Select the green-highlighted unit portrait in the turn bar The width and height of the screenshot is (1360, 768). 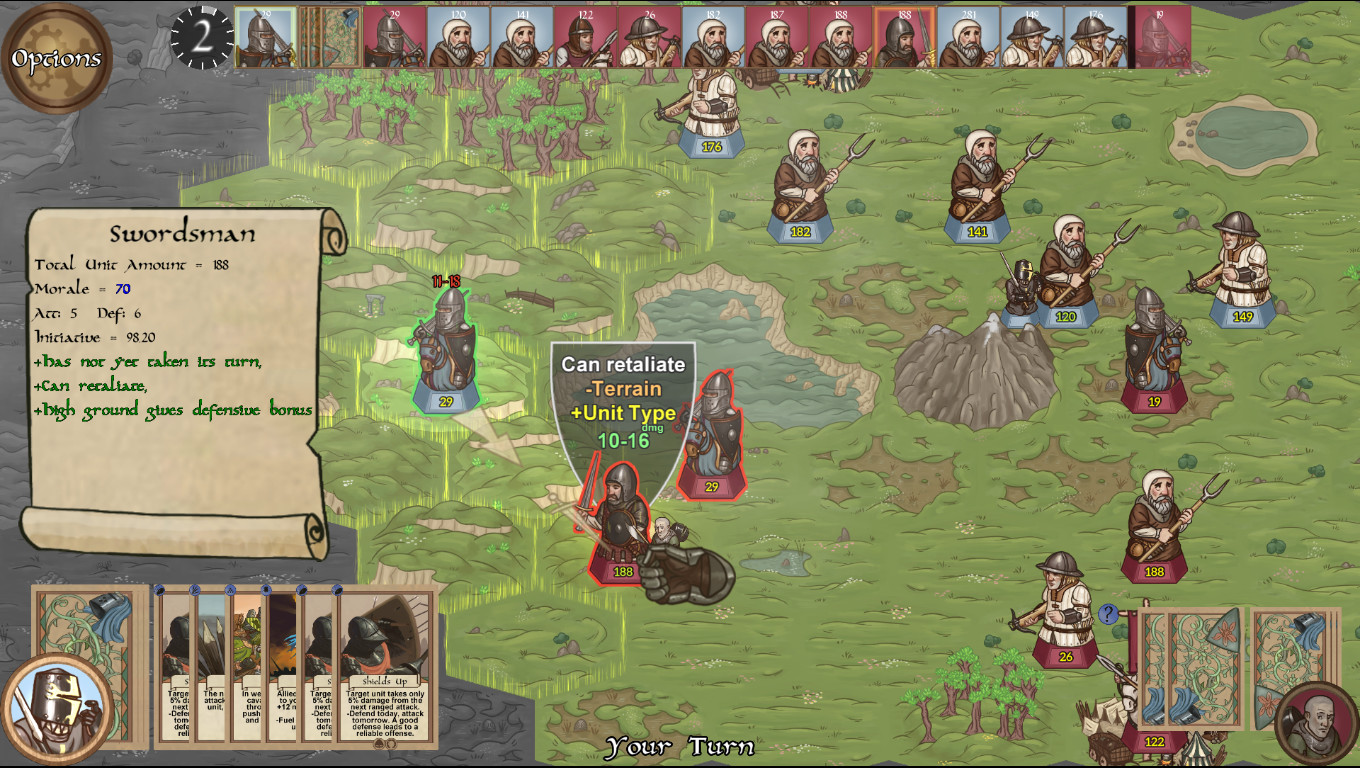tap(263, 37)
